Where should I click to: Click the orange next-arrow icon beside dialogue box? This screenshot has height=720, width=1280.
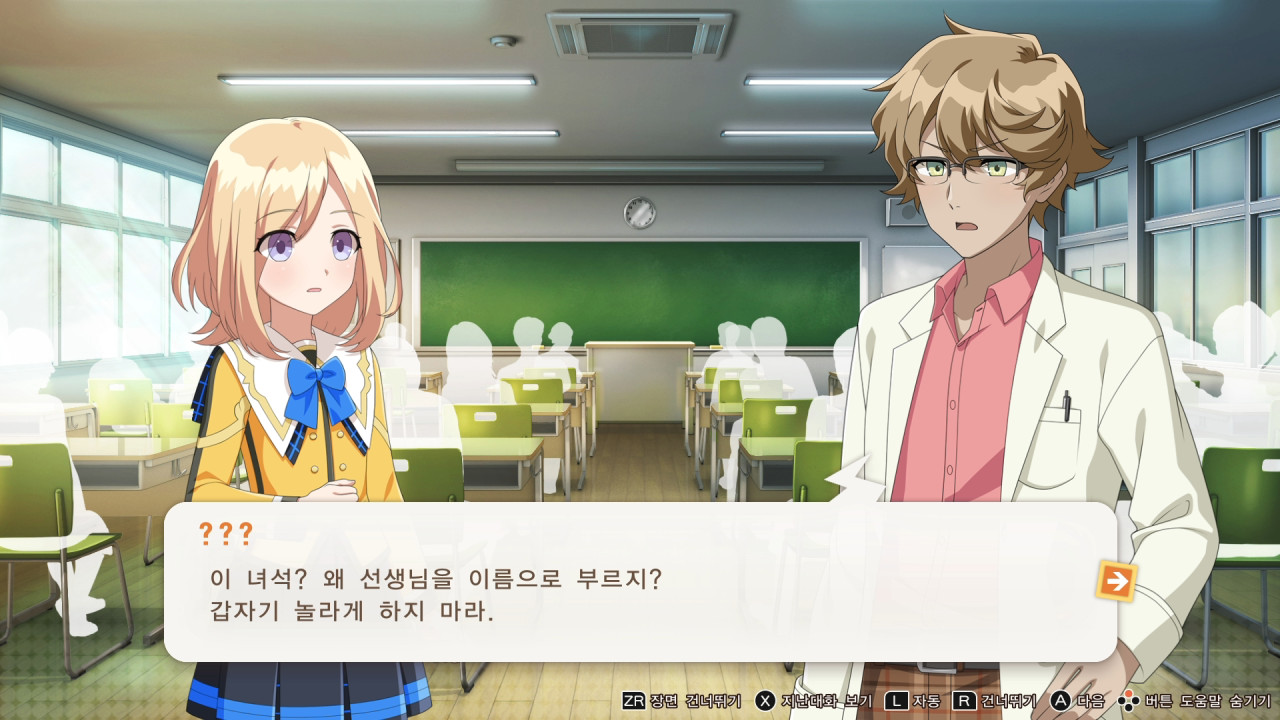click(x=1117, y=581)
